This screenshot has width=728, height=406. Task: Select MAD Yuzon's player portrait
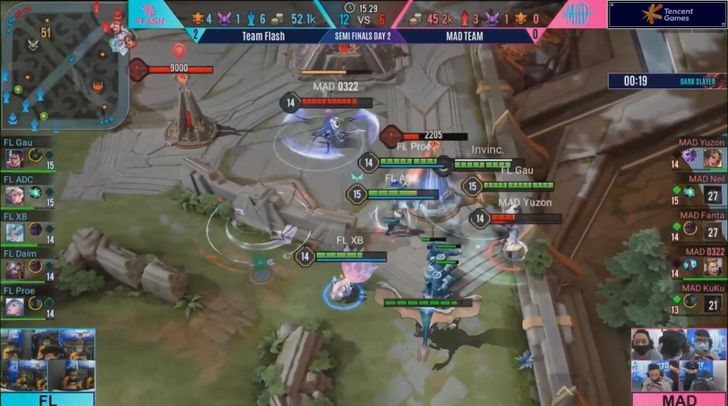point(714,158)
